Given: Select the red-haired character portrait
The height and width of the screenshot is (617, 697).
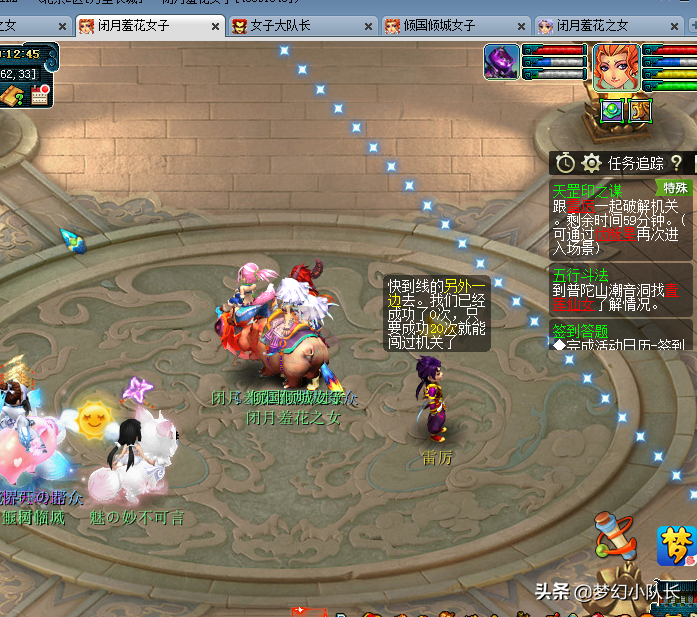Looking at the screenshot, I should [616, 68].
